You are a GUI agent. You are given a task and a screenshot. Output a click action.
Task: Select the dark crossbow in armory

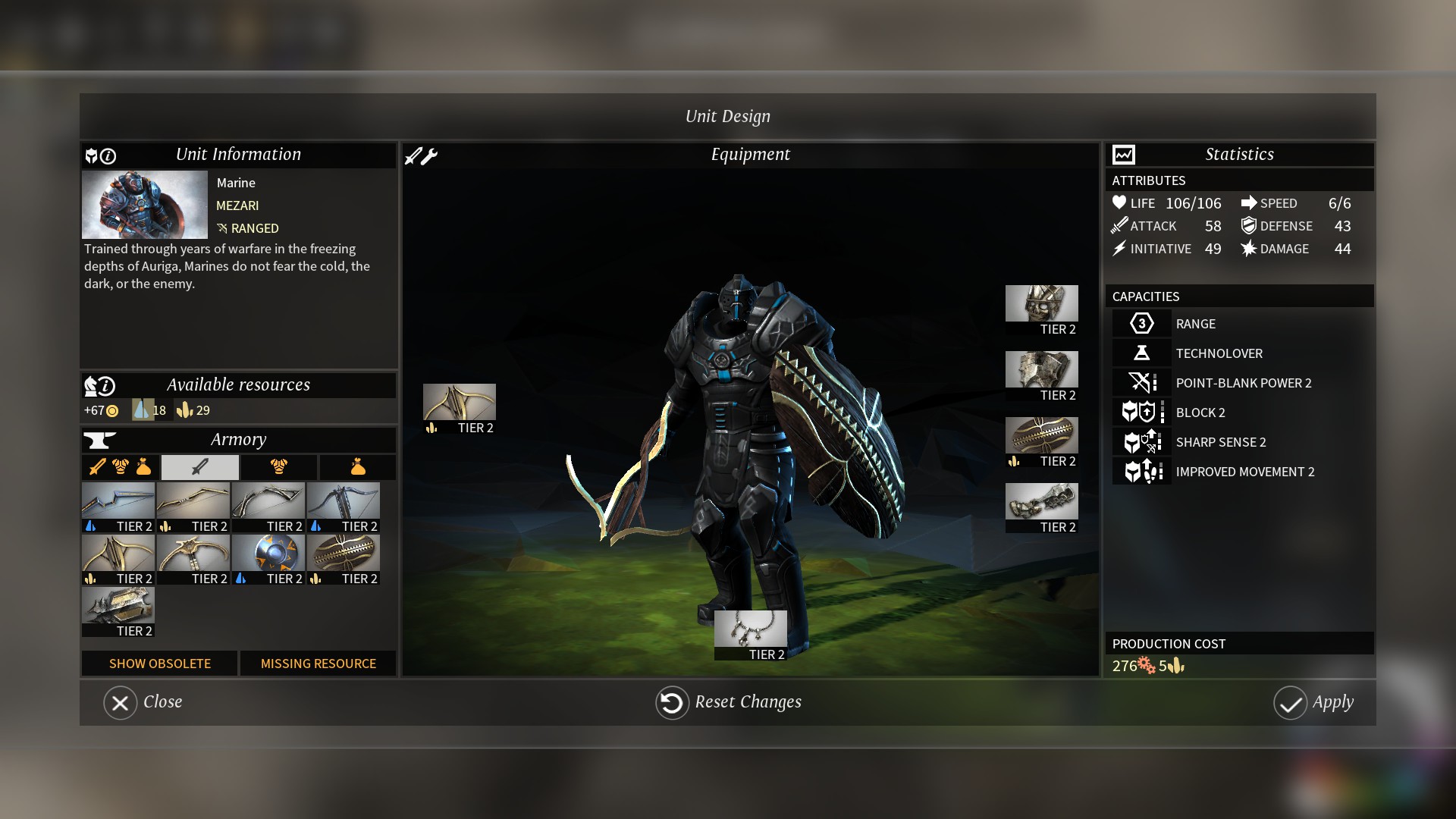344,501
